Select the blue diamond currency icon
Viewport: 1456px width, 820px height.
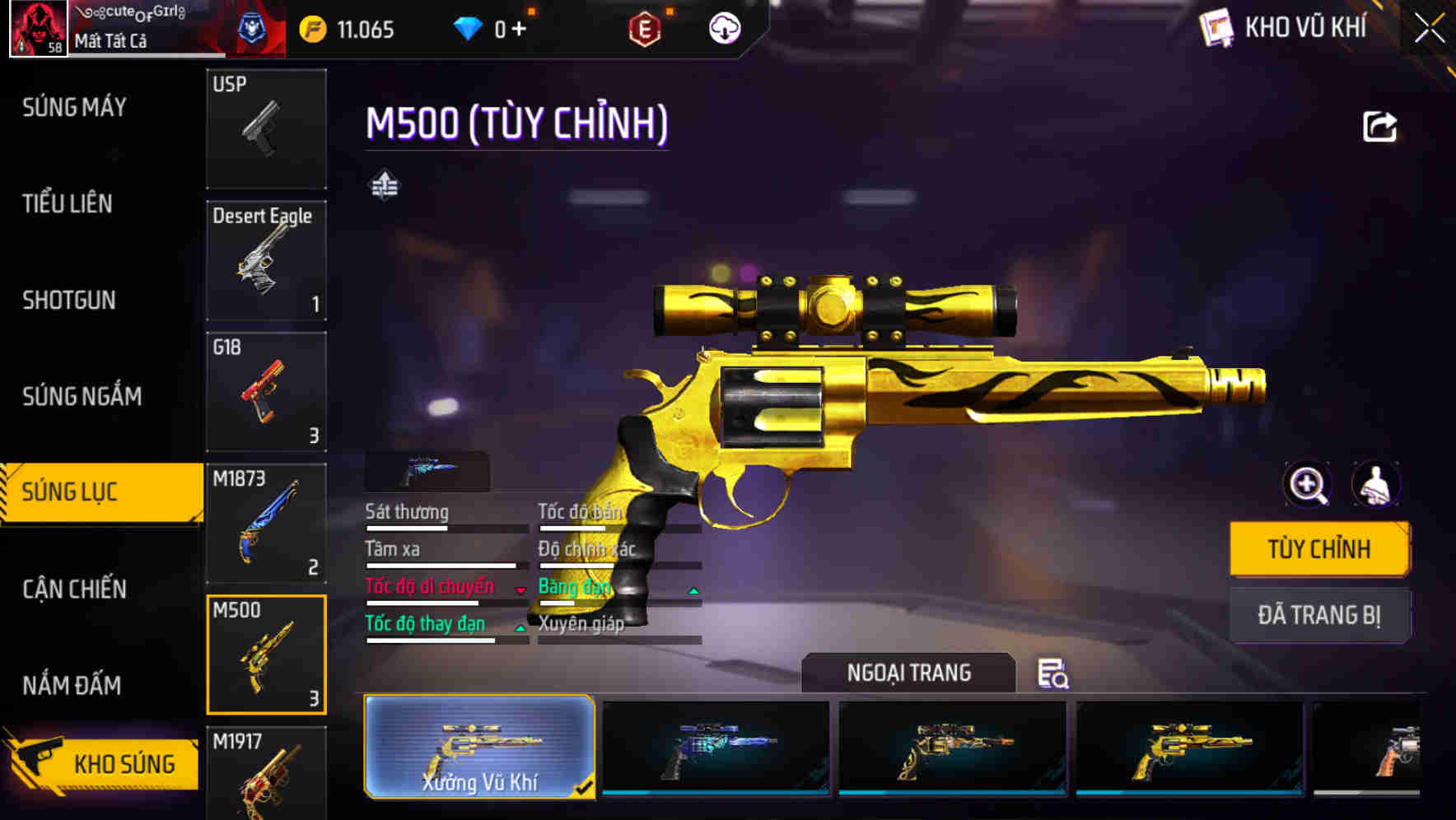469,27
